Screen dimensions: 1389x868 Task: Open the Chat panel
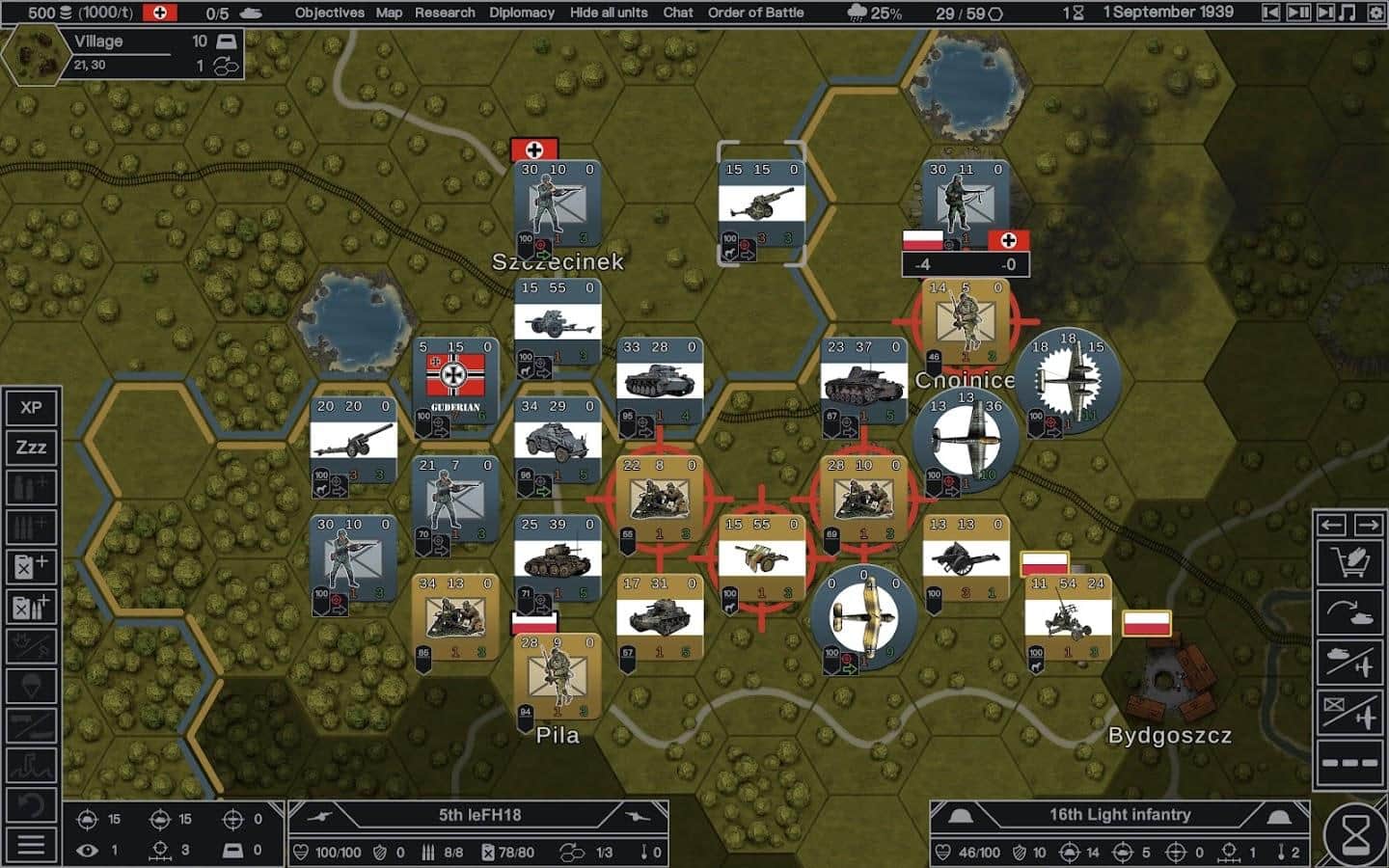[x=678, y=13]
